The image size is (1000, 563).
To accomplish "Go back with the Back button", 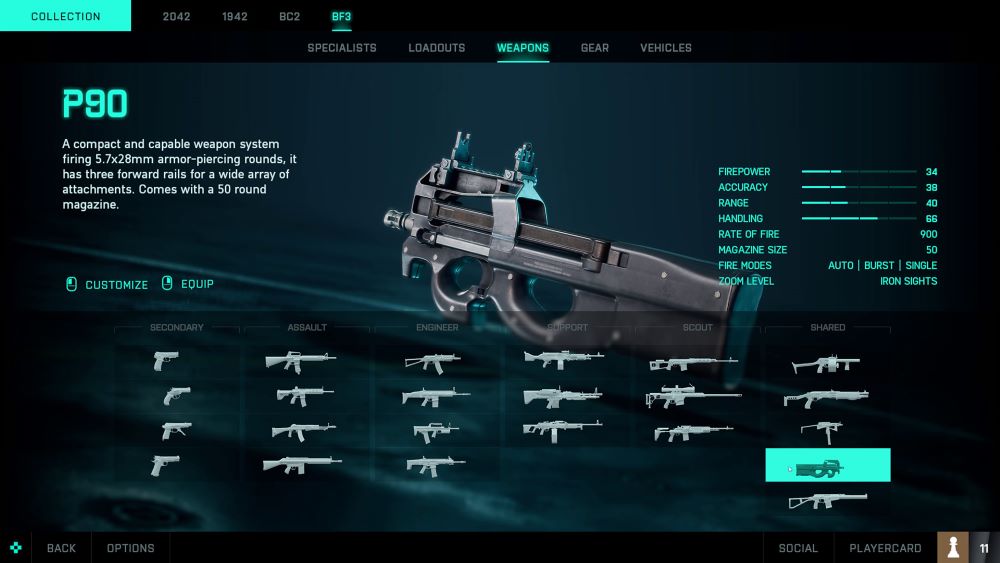I will pos(61,548).
